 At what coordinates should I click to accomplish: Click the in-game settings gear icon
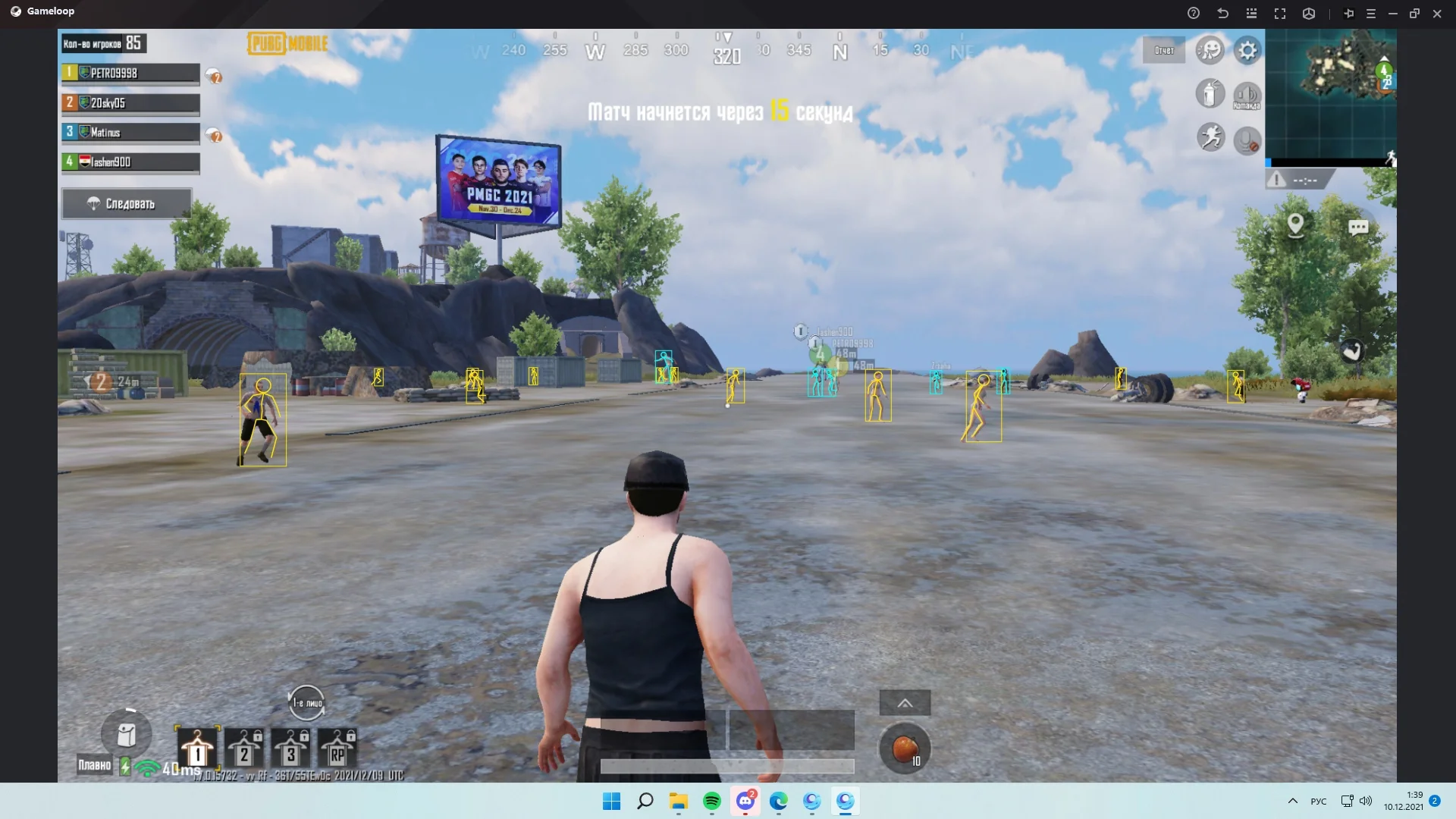[1247, 50]
